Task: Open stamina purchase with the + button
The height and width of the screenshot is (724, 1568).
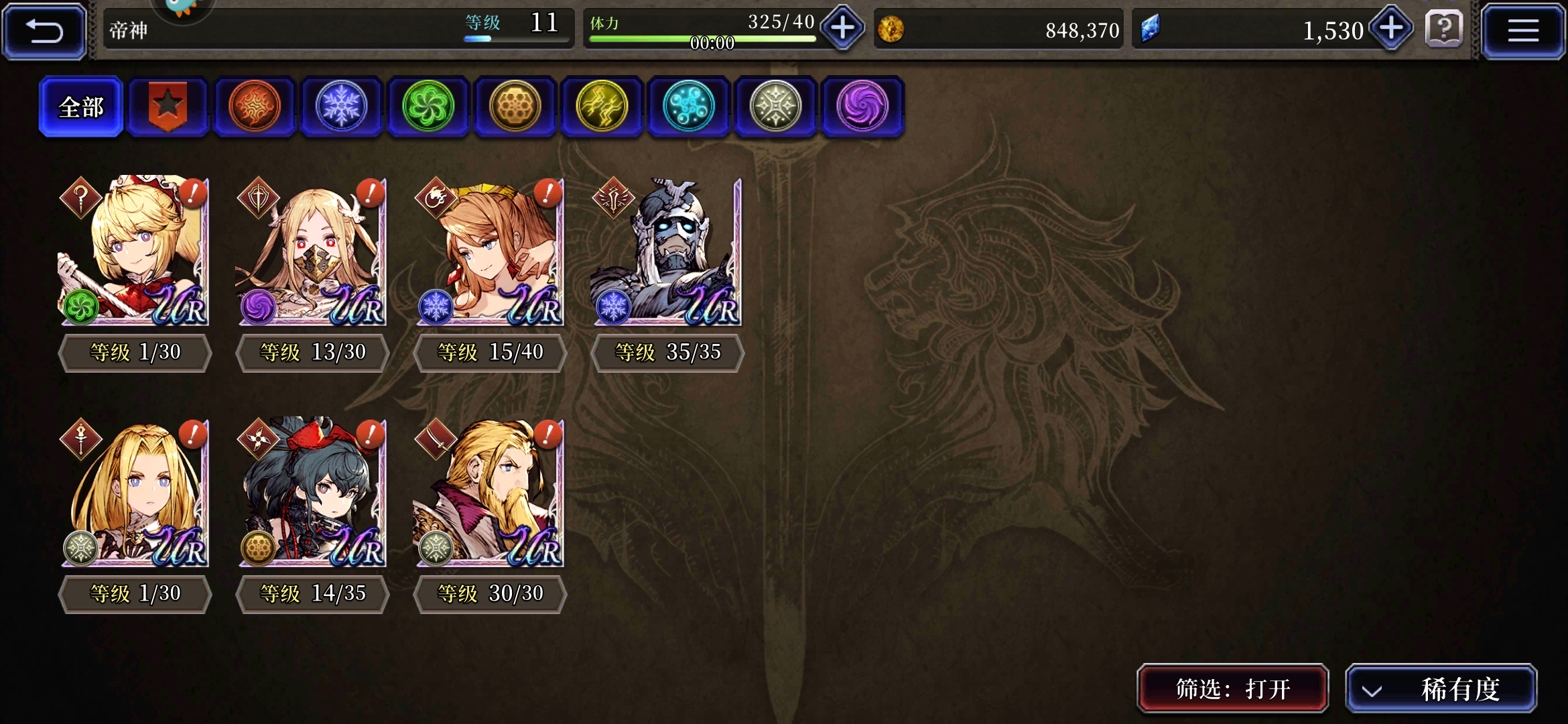Action: [842, 29]
